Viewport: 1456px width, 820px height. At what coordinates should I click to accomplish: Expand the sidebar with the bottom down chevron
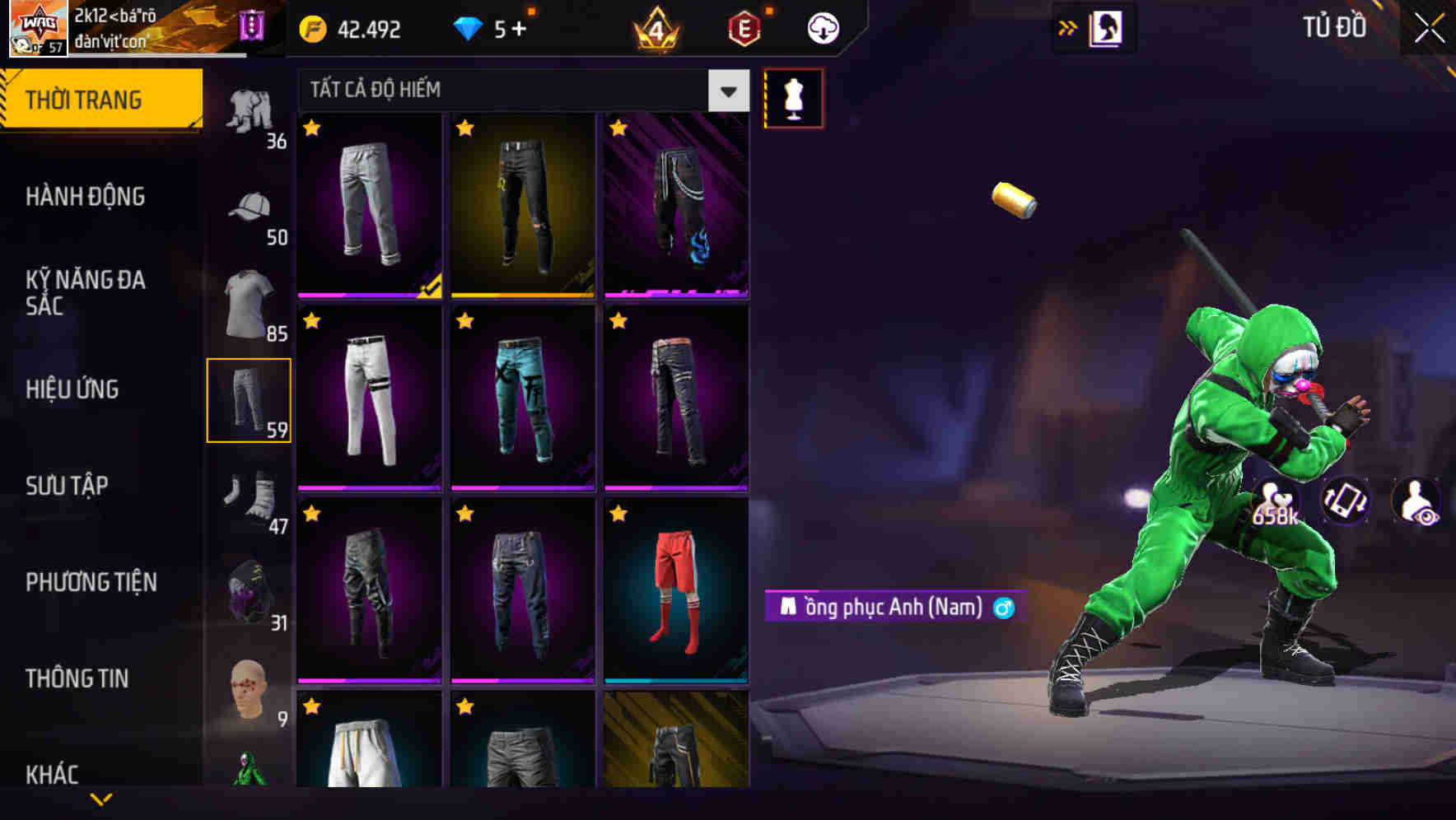coord(101,797)
